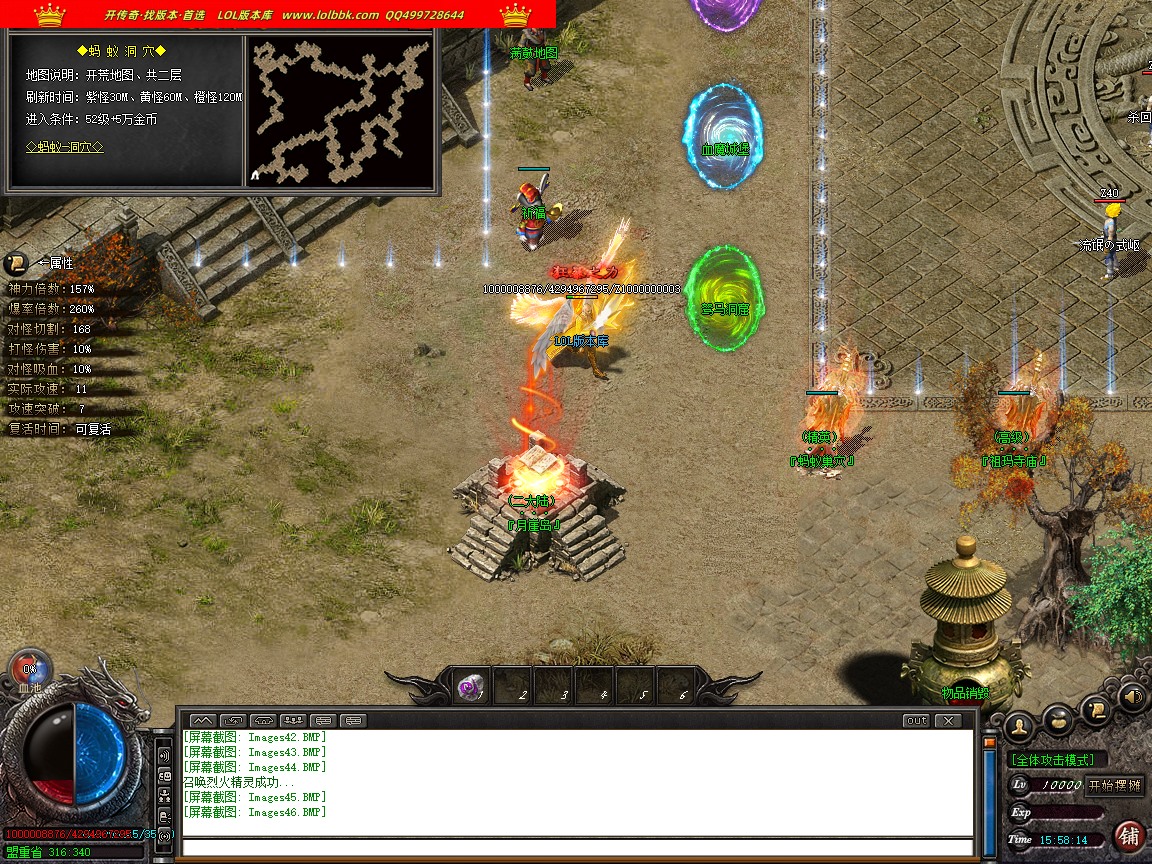The image size is (1152, 864).
Task: Click the chat scrollbar's orange handle
Action: click(x=990, y=744)
